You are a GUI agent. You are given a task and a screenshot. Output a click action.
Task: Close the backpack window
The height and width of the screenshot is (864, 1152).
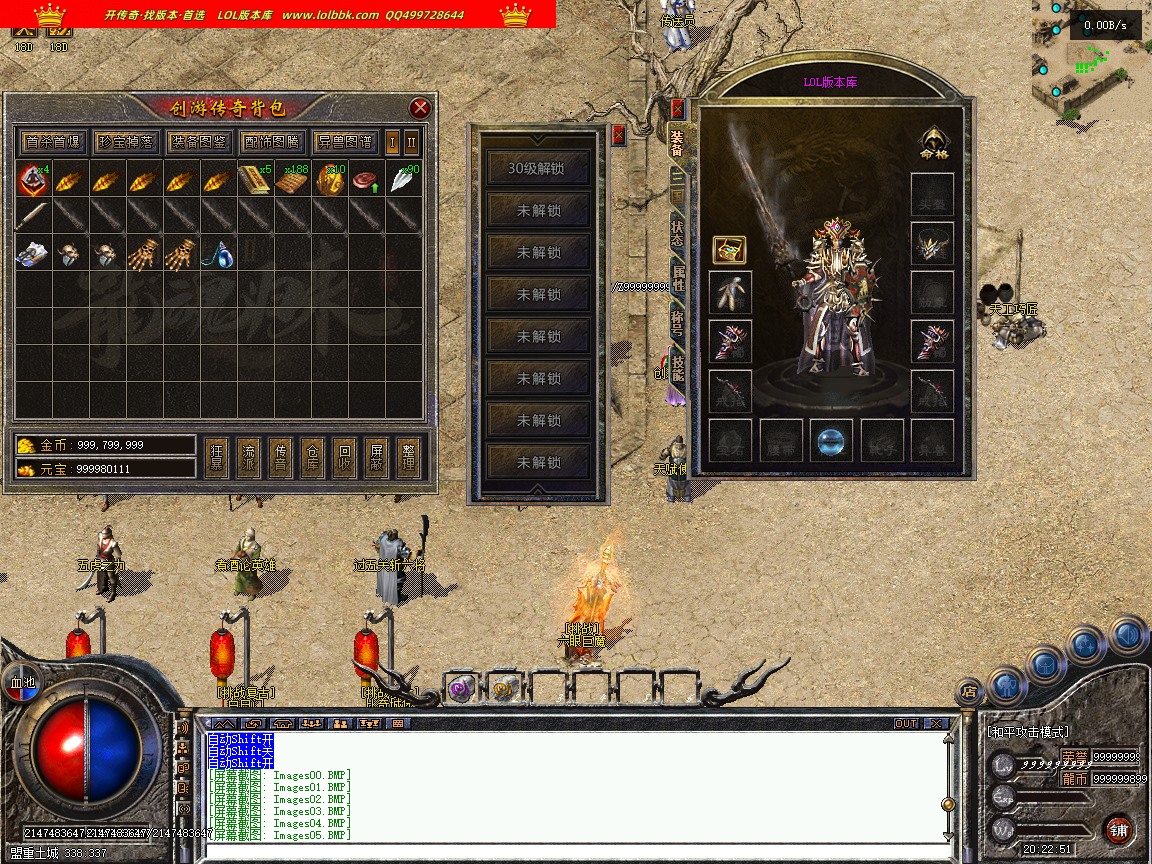tap(420, 108)
